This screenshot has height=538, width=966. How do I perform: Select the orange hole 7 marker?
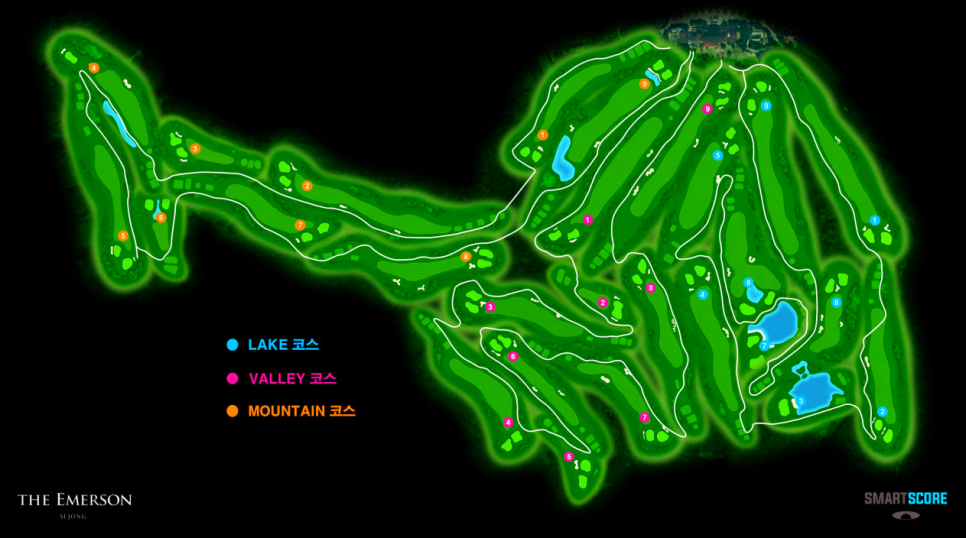(300, 225)
